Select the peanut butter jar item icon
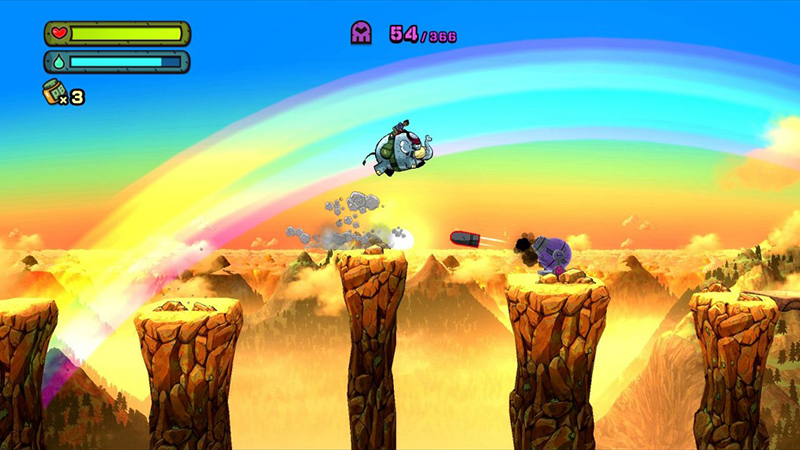The image size is (800, 450). tap(54, 93)
